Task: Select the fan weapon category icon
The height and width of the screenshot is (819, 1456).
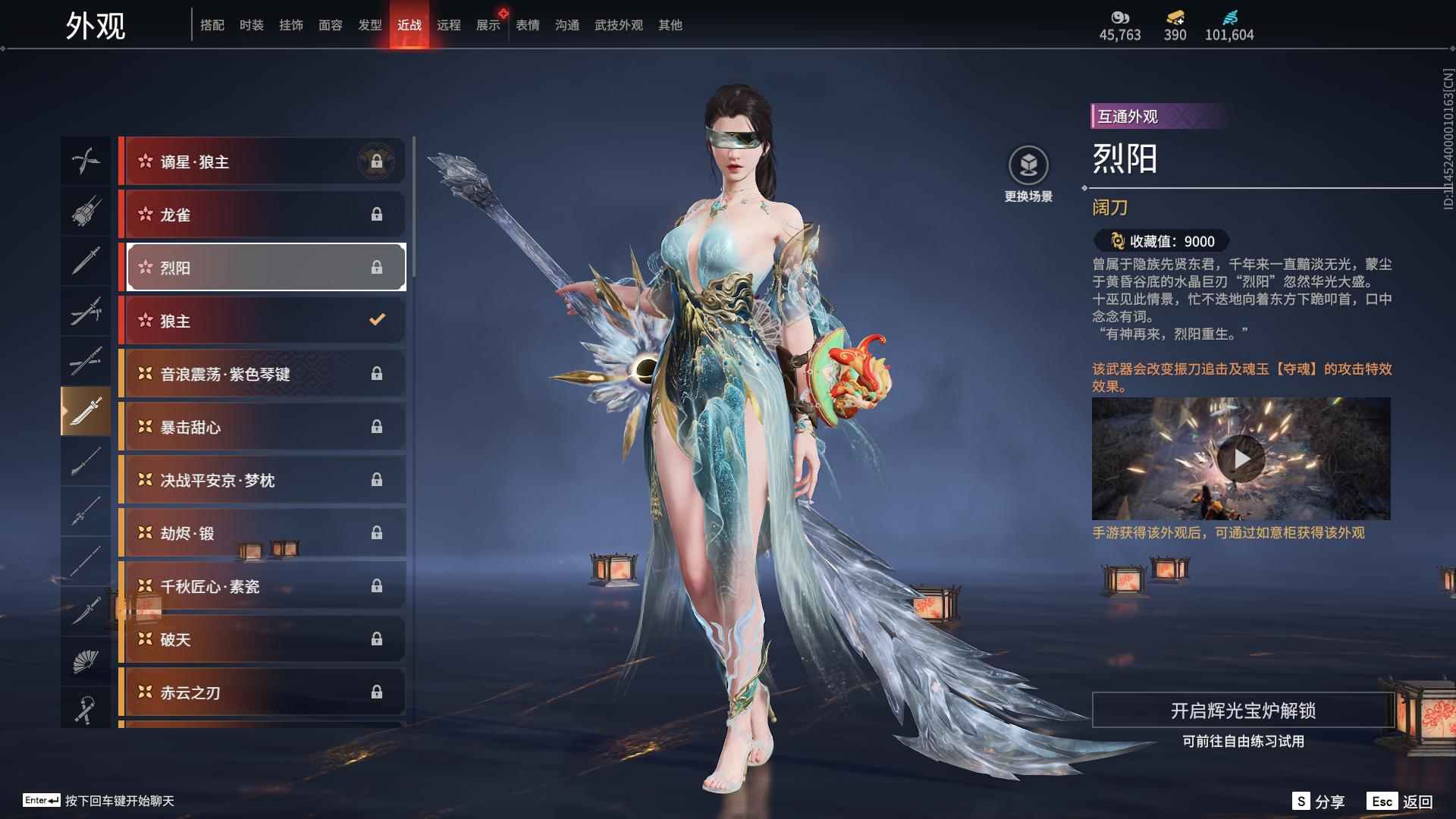Action: point(86,660)
